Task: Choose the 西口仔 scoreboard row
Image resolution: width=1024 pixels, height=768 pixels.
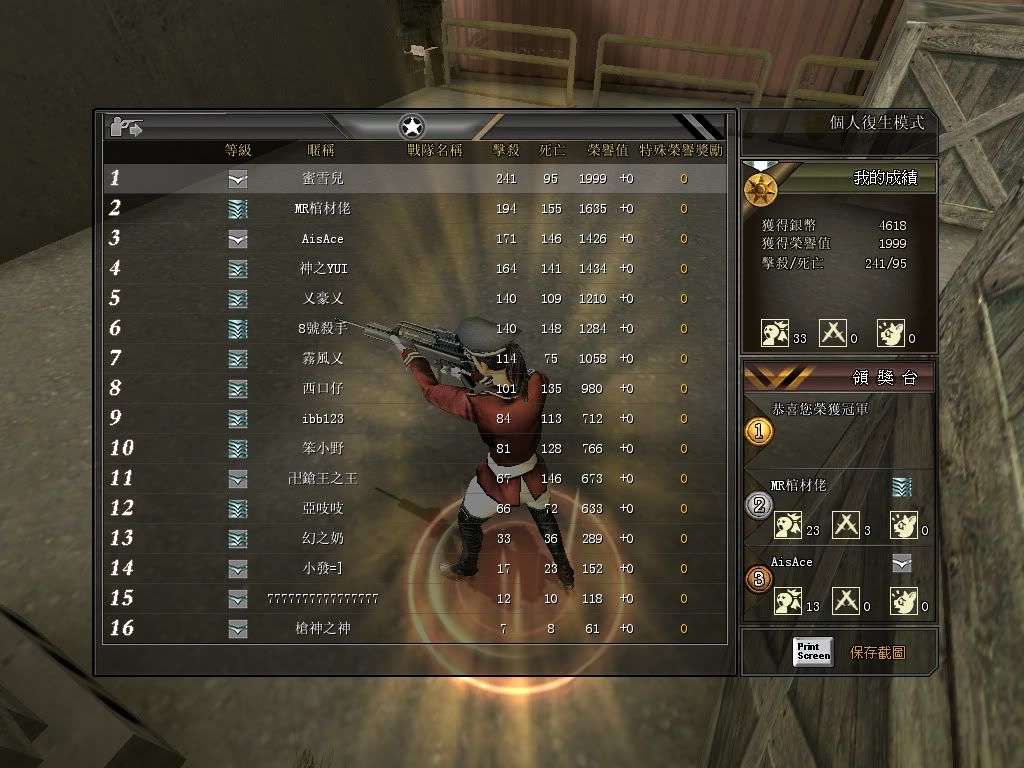Action: [322, 389]
